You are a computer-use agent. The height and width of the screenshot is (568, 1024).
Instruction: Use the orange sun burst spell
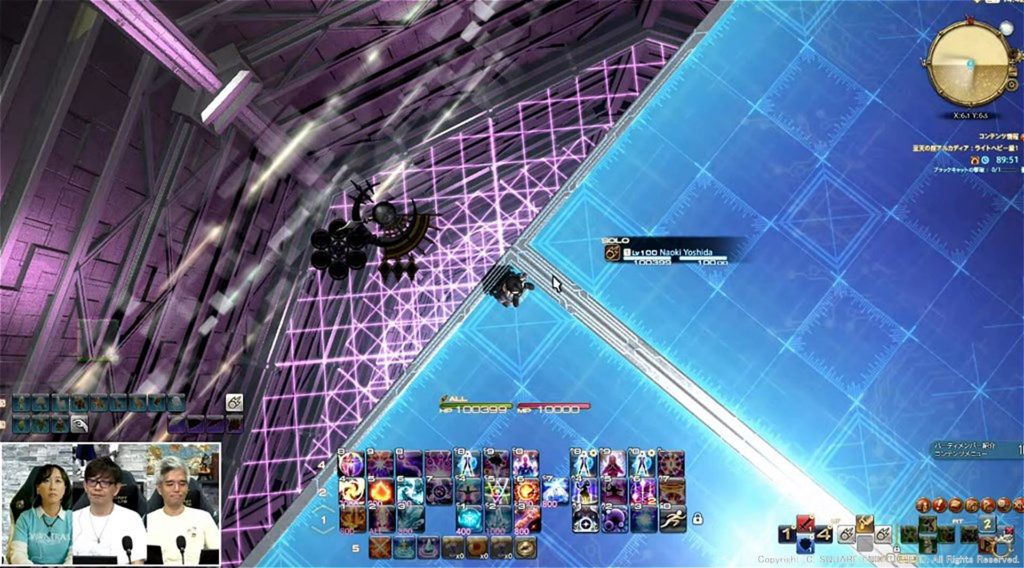click(x=527, y=491)
